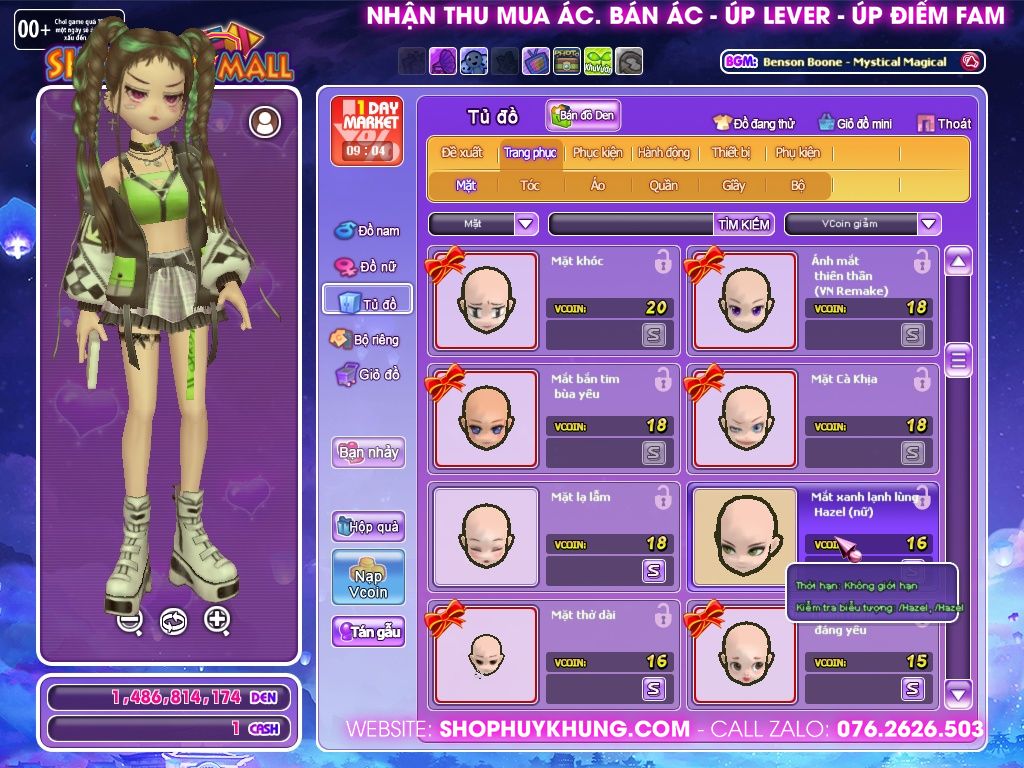Exit the shop with Thoát

pyautogui.click(x=944, y=124)
